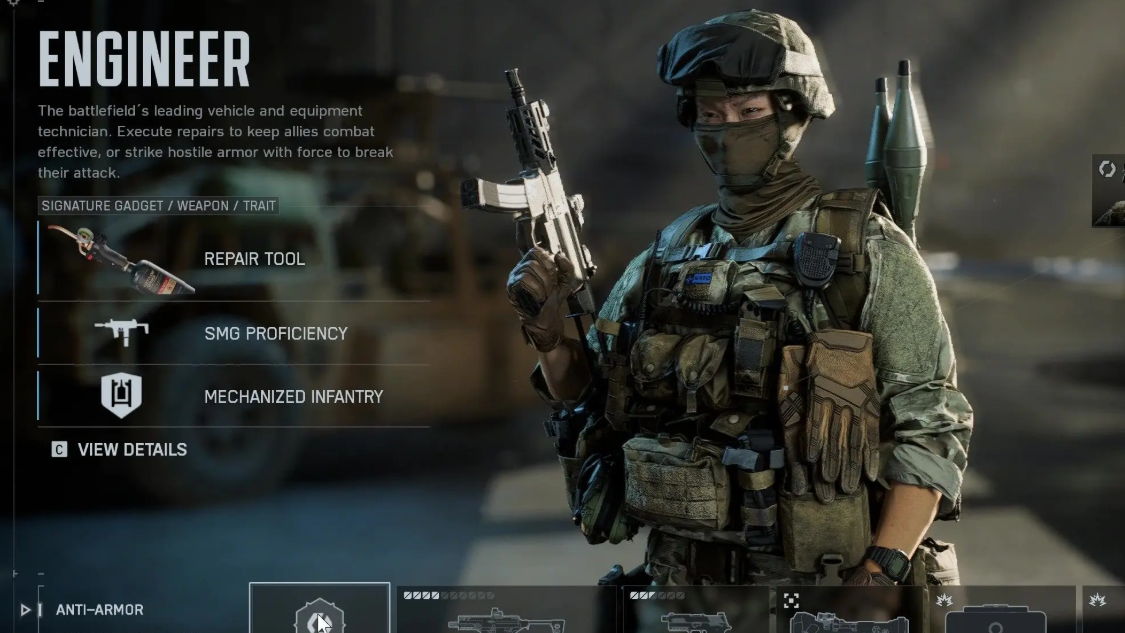Select the explosive gadget slot beside the launcher

(1000, 611)
